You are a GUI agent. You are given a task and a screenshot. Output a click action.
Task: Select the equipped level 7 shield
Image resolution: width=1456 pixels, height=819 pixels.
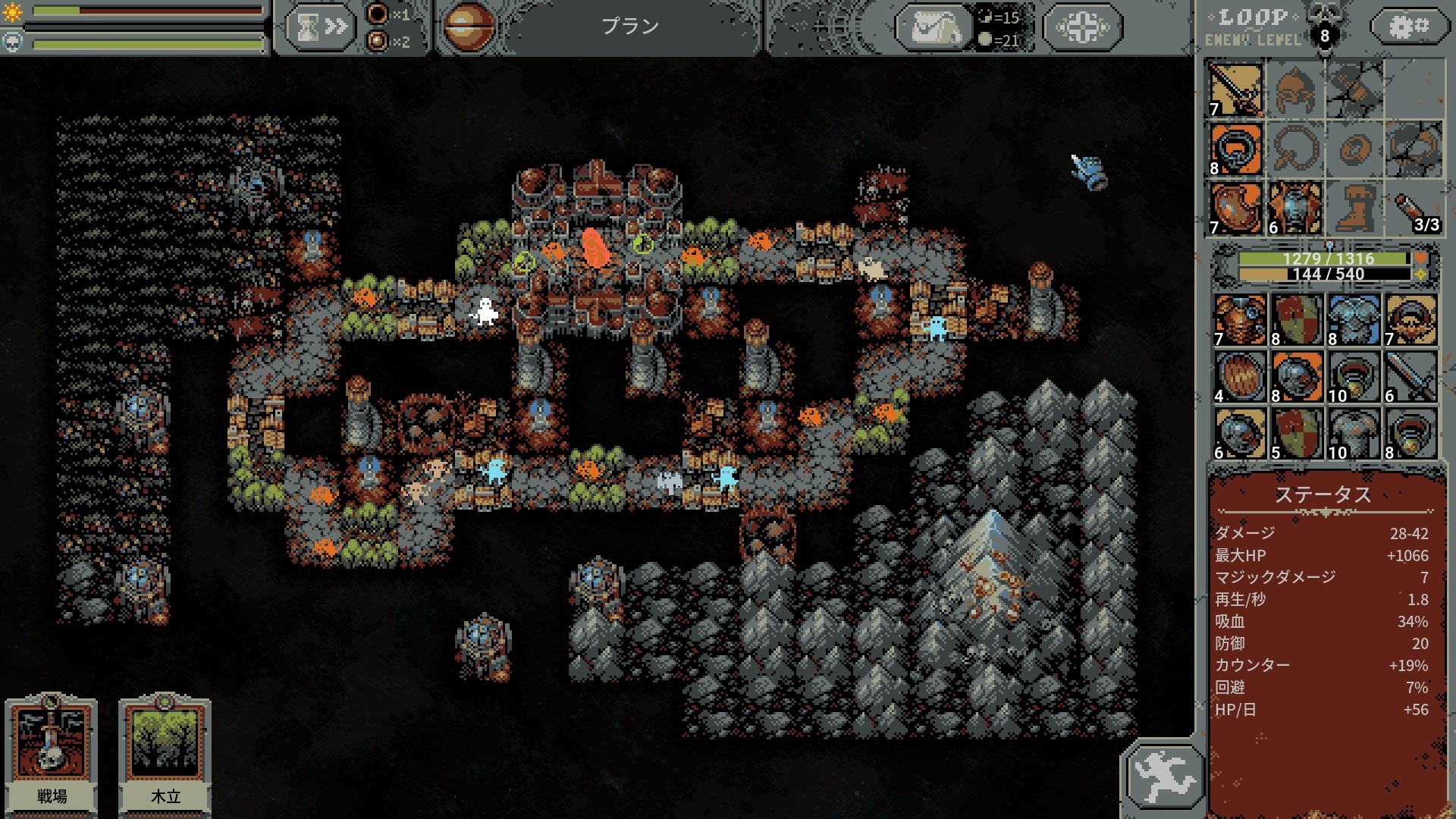pos(1235,208)
